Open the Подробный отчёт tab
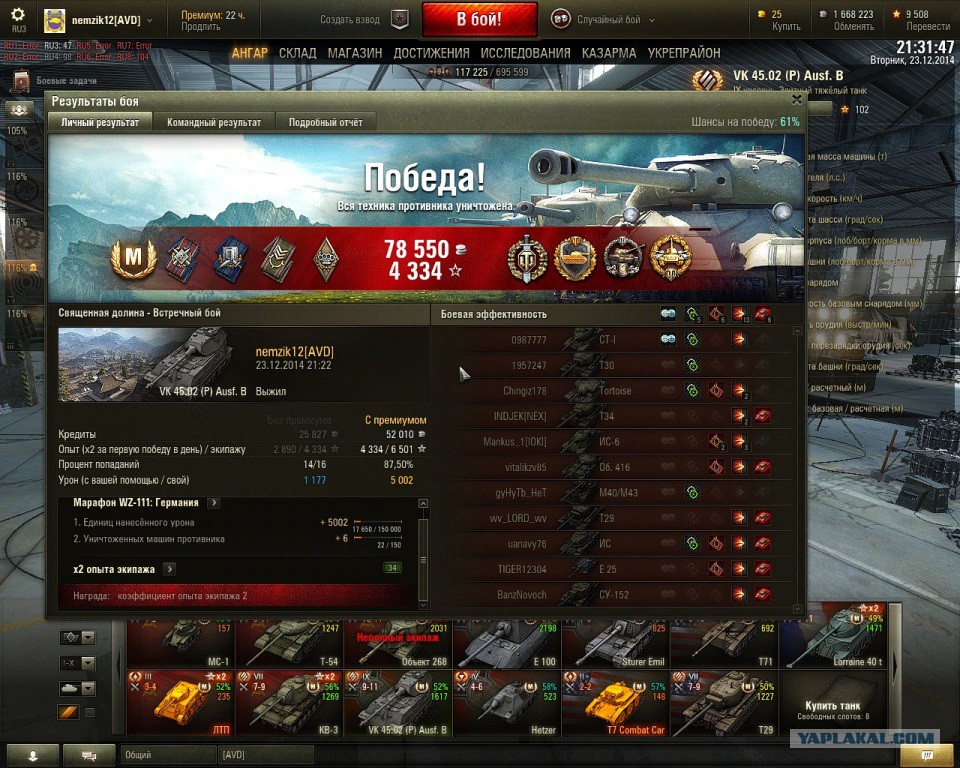 click(x=325, y=122)
